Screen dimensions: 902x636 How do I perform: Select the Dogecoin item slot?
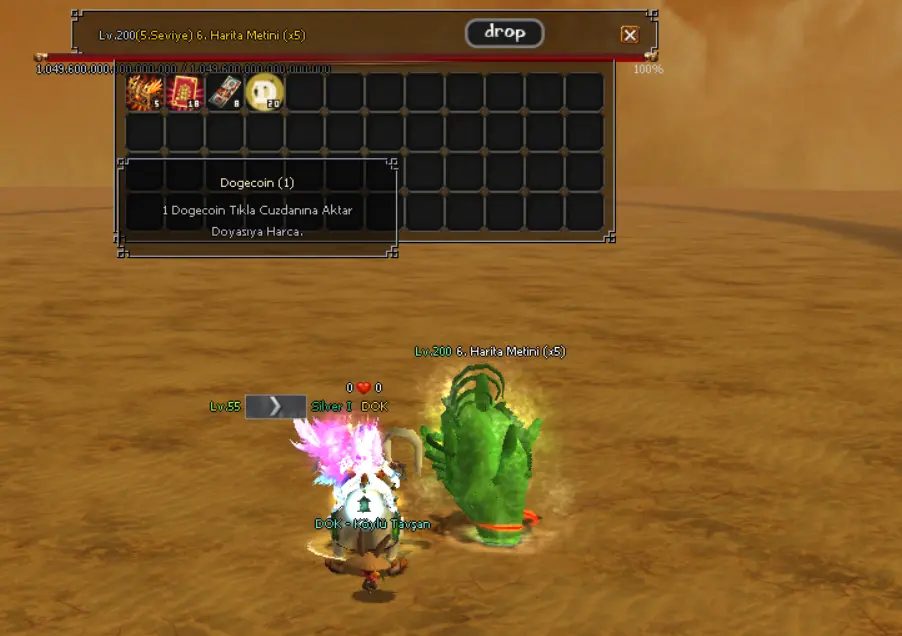[265, 92]
